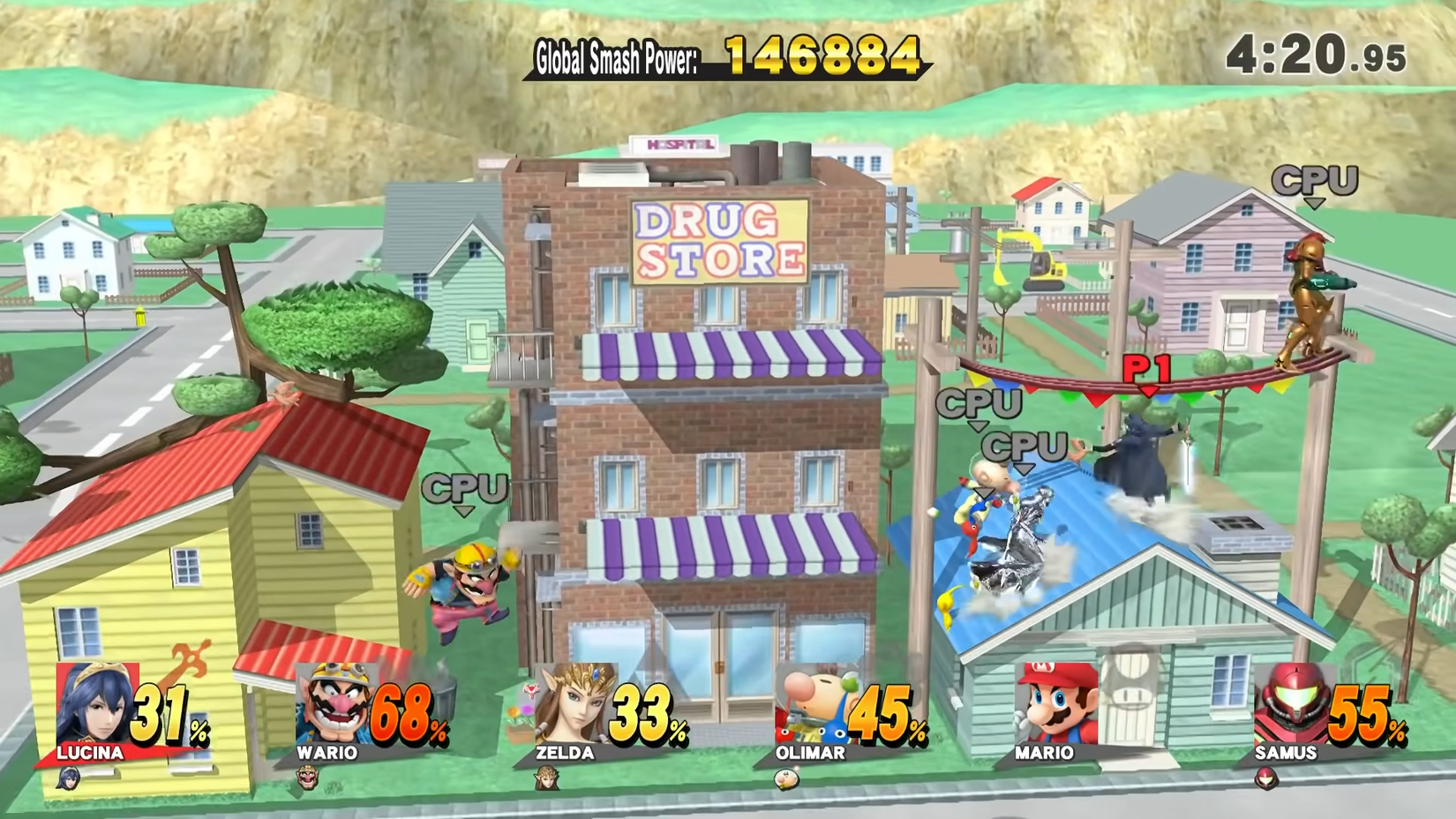Select Mario's character portrait
The width and height of the screenshot is (1456, 819).
[x=1054, y=706]
